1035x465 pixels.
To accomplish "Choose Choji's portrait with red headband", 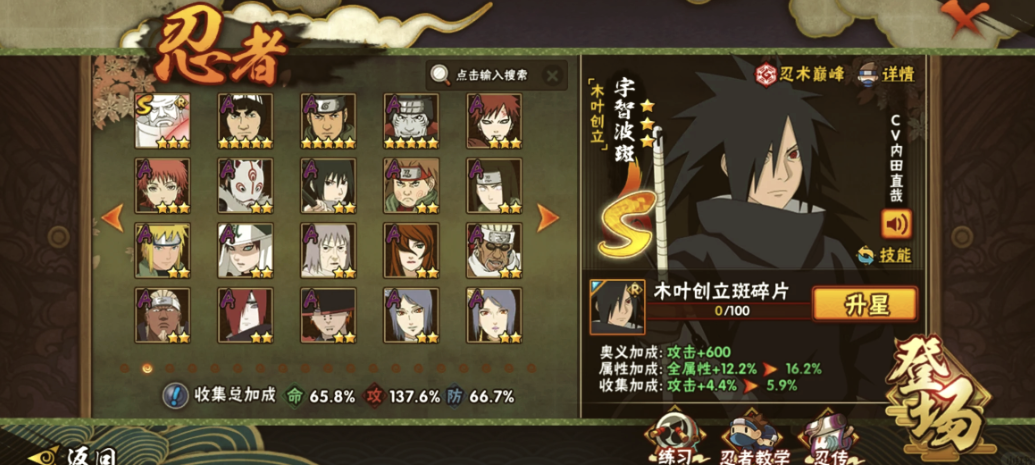I will pos(410,185).
